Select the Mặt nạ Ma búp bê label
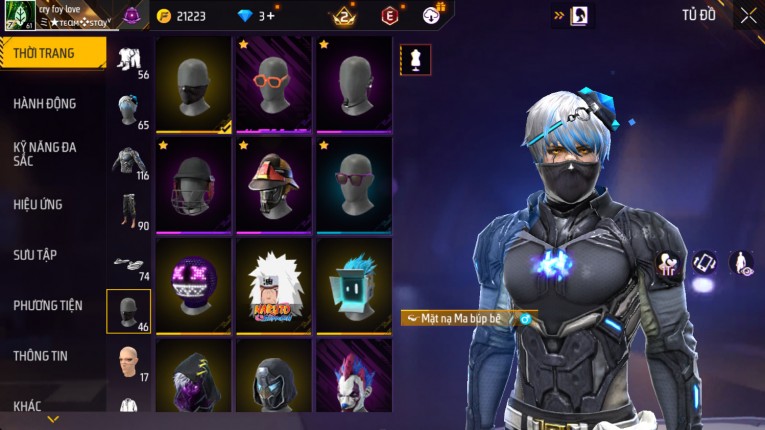This screenshot has height=430, width=765. (x=460, y=318)
